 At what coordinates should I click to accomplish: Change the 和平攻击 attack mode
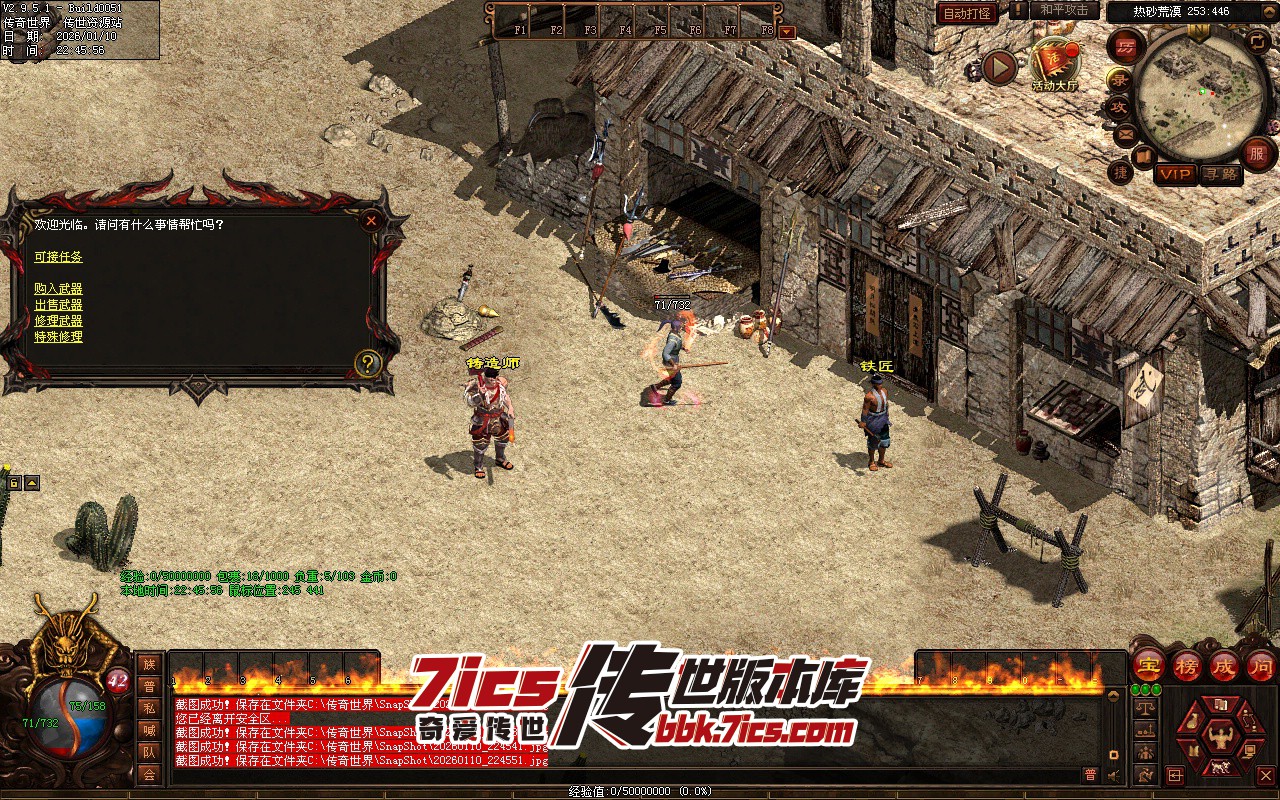coord(1064,10)
